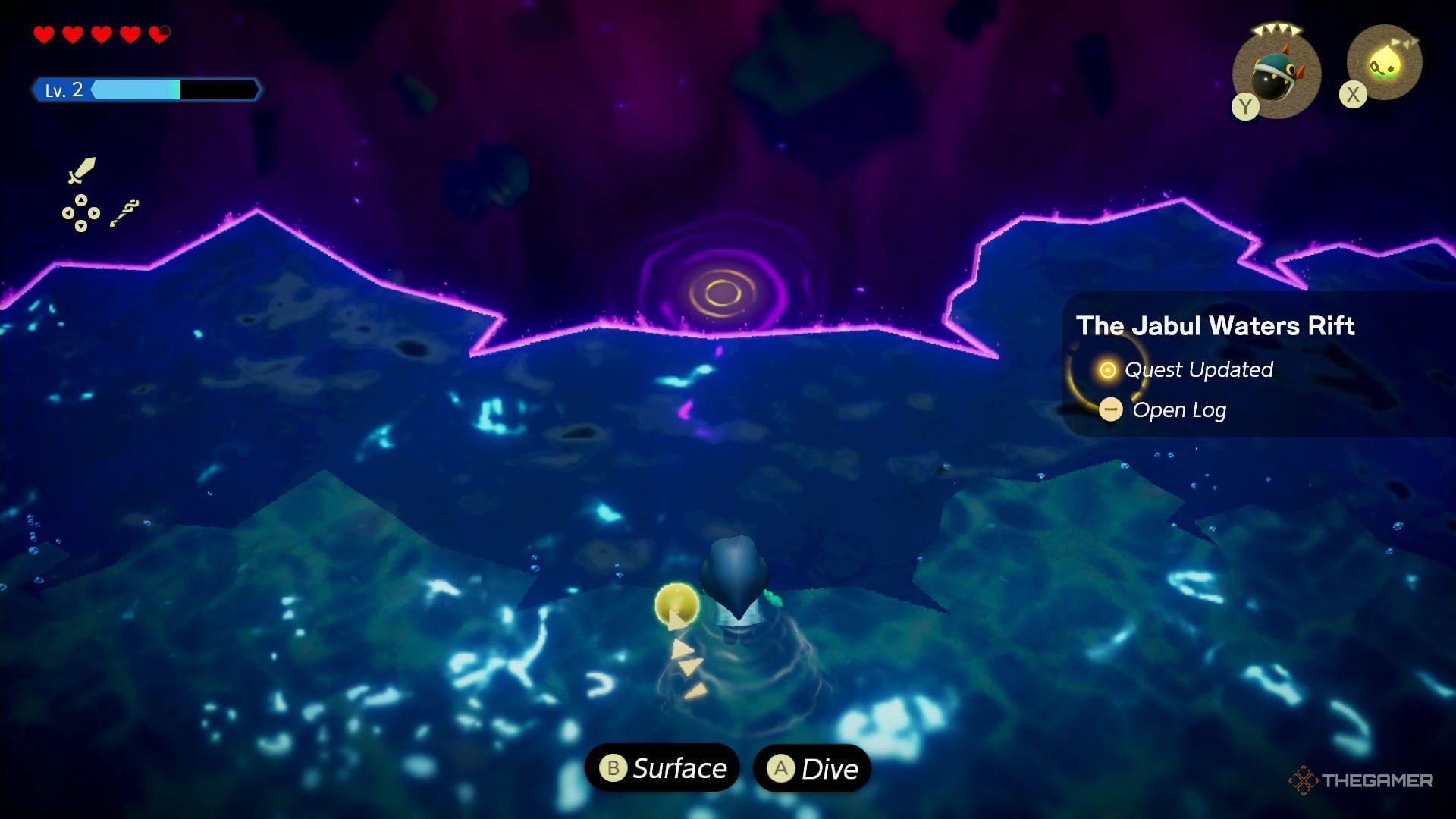Activate Tri companion ability icon

click(1385, 64)
